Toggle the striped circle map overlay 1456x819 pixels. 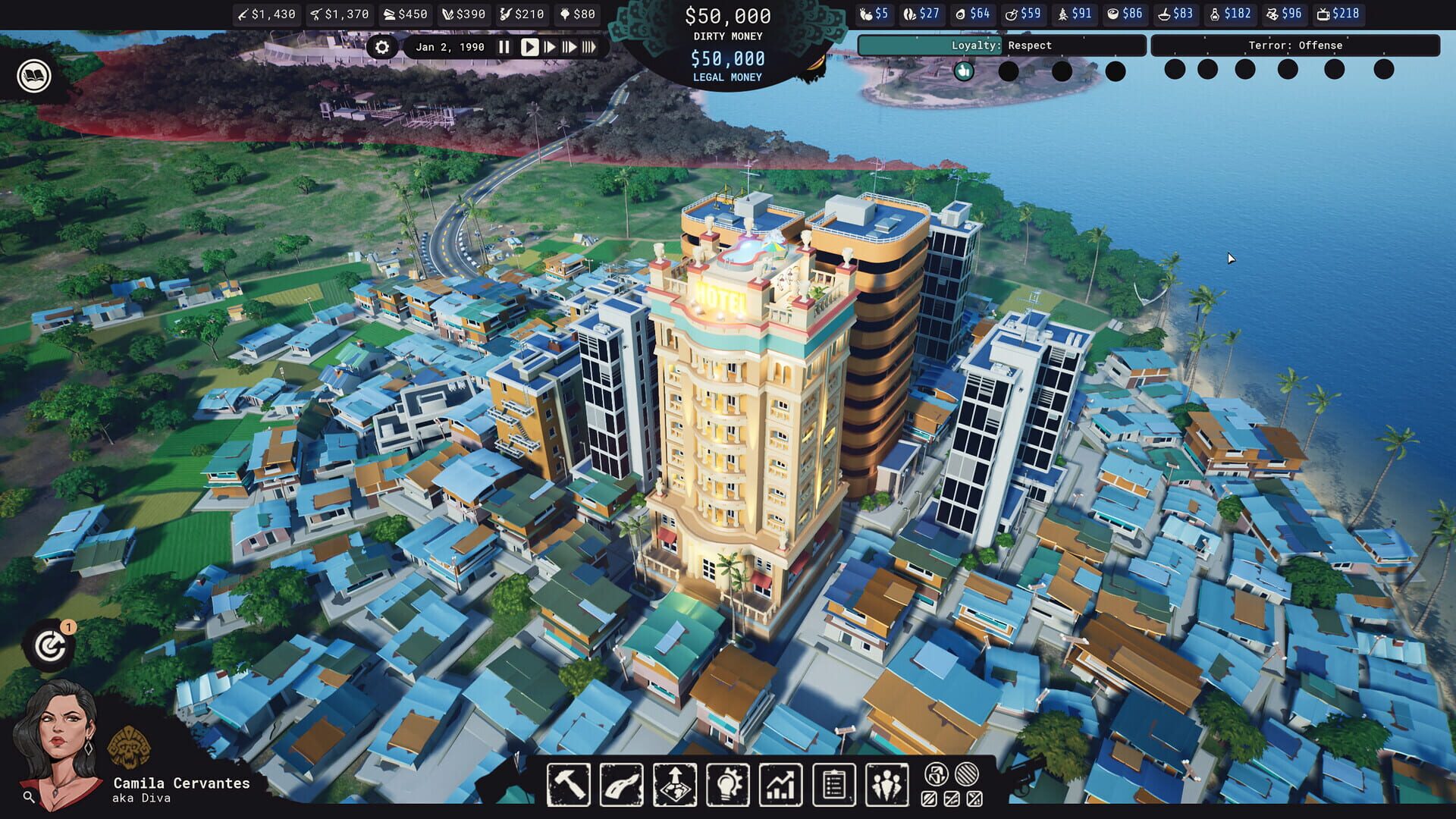coord(966,774)
